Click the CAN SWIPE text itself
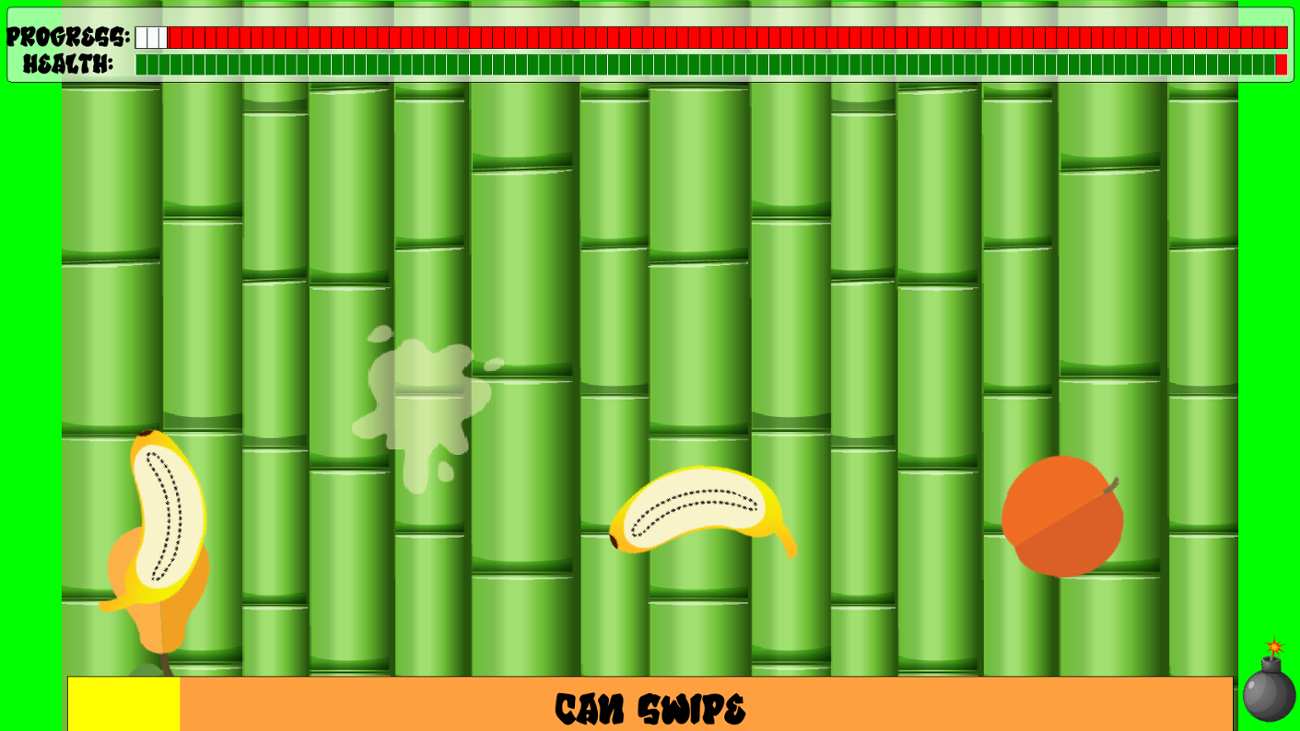 (650, 705)
